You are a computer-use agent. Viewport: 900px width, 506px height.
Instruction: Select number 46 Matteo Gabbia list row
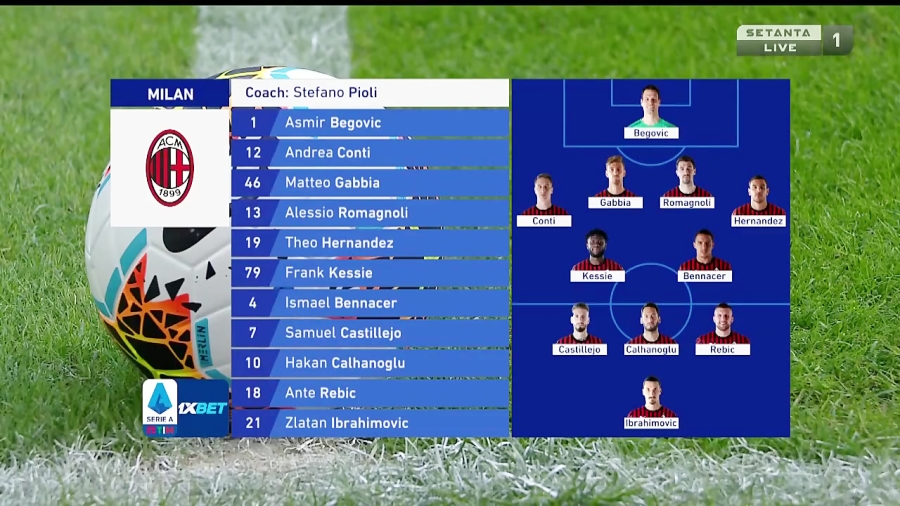[x=370, y=183]
